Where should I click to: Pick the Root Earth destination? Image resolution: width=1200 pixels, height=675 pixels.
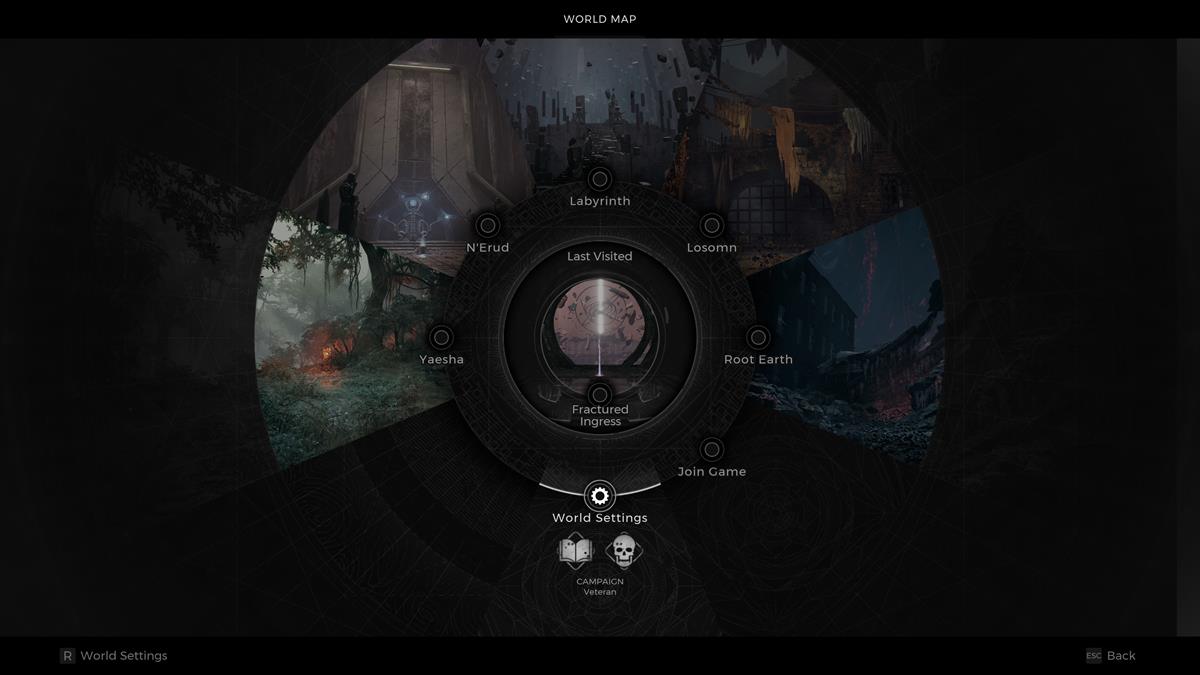[x=758, y=337]
